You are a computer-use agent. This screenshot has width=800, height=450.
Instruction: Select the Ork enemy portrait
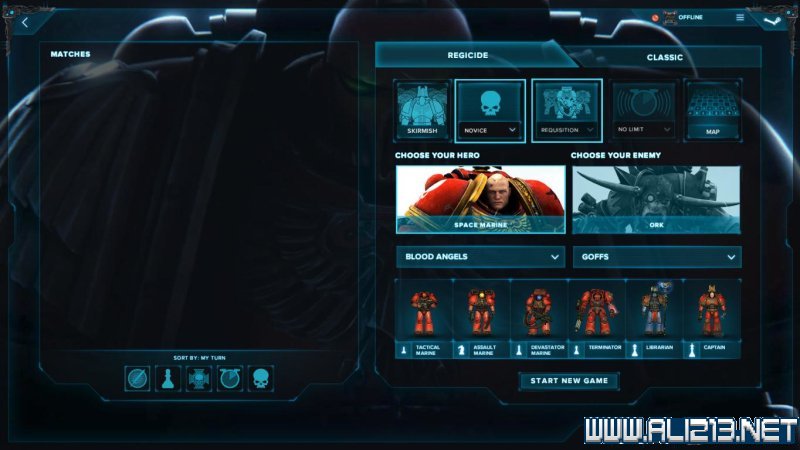click(656, 198)
